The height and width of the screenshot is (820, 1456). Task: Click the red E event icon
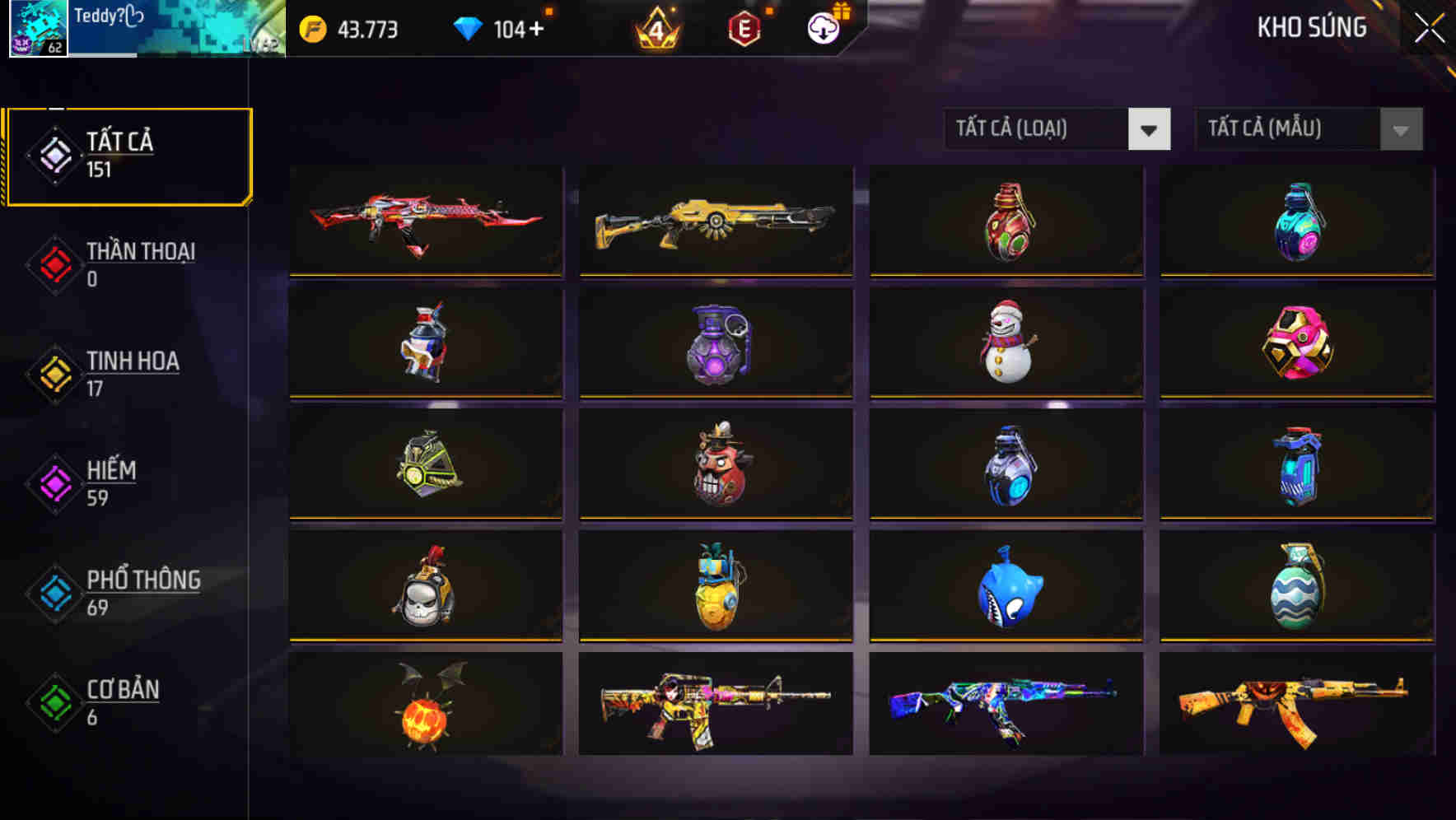(742, 27)
